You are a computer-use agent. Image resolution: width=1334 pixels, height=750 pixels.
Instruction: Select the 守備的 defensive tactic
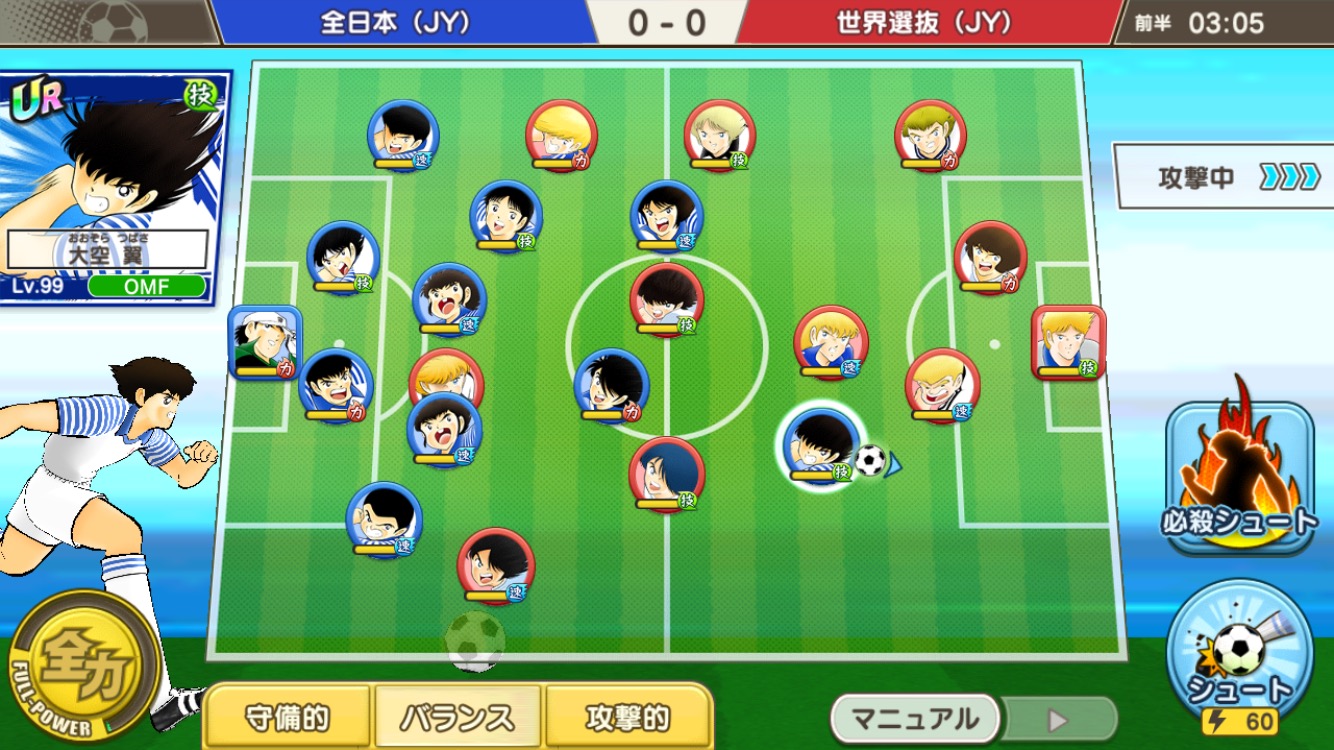point(288,717)
